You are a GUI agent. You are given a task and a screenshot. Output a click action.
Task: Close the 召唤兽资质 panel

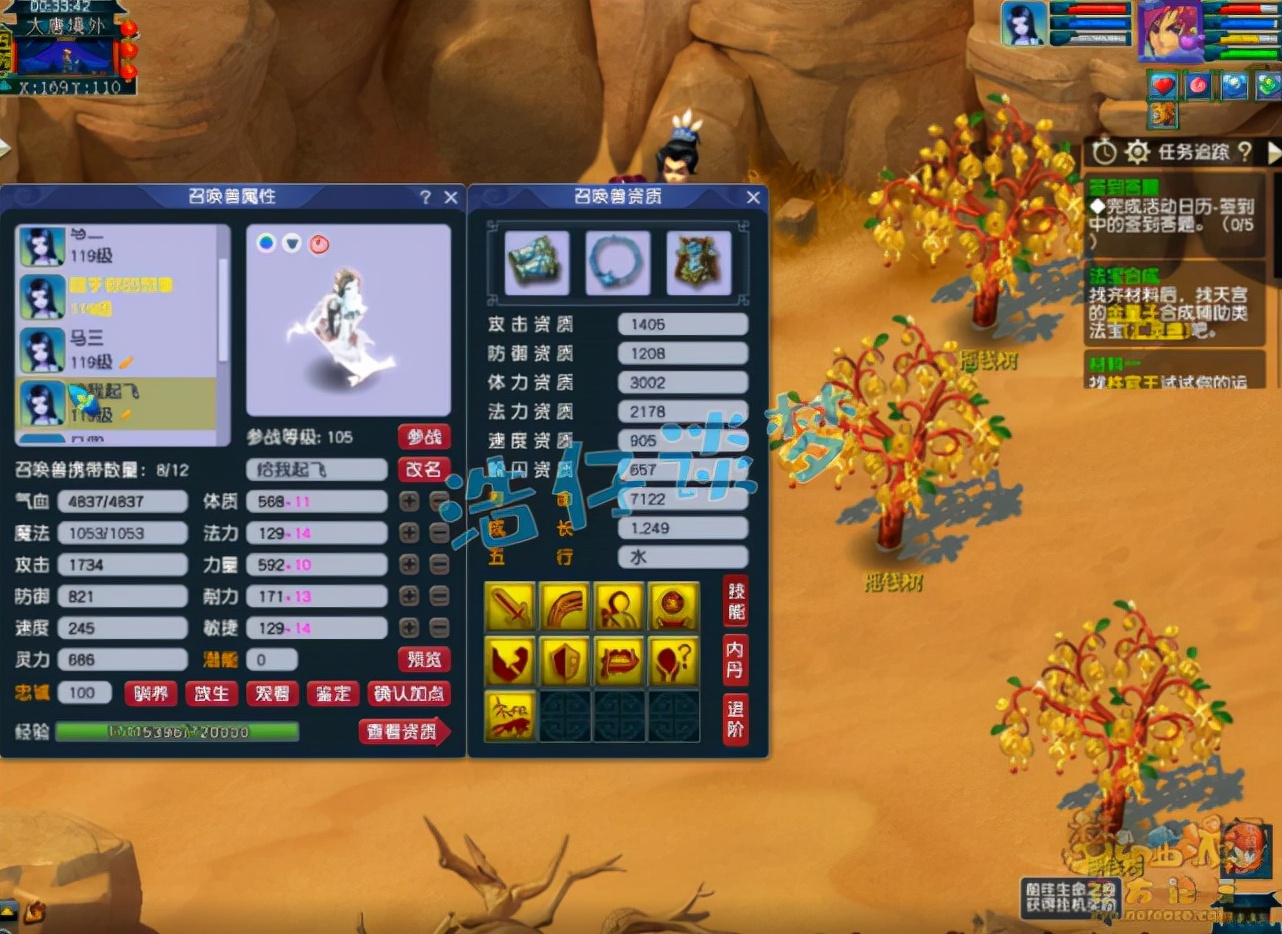click(x=753, y=198)
